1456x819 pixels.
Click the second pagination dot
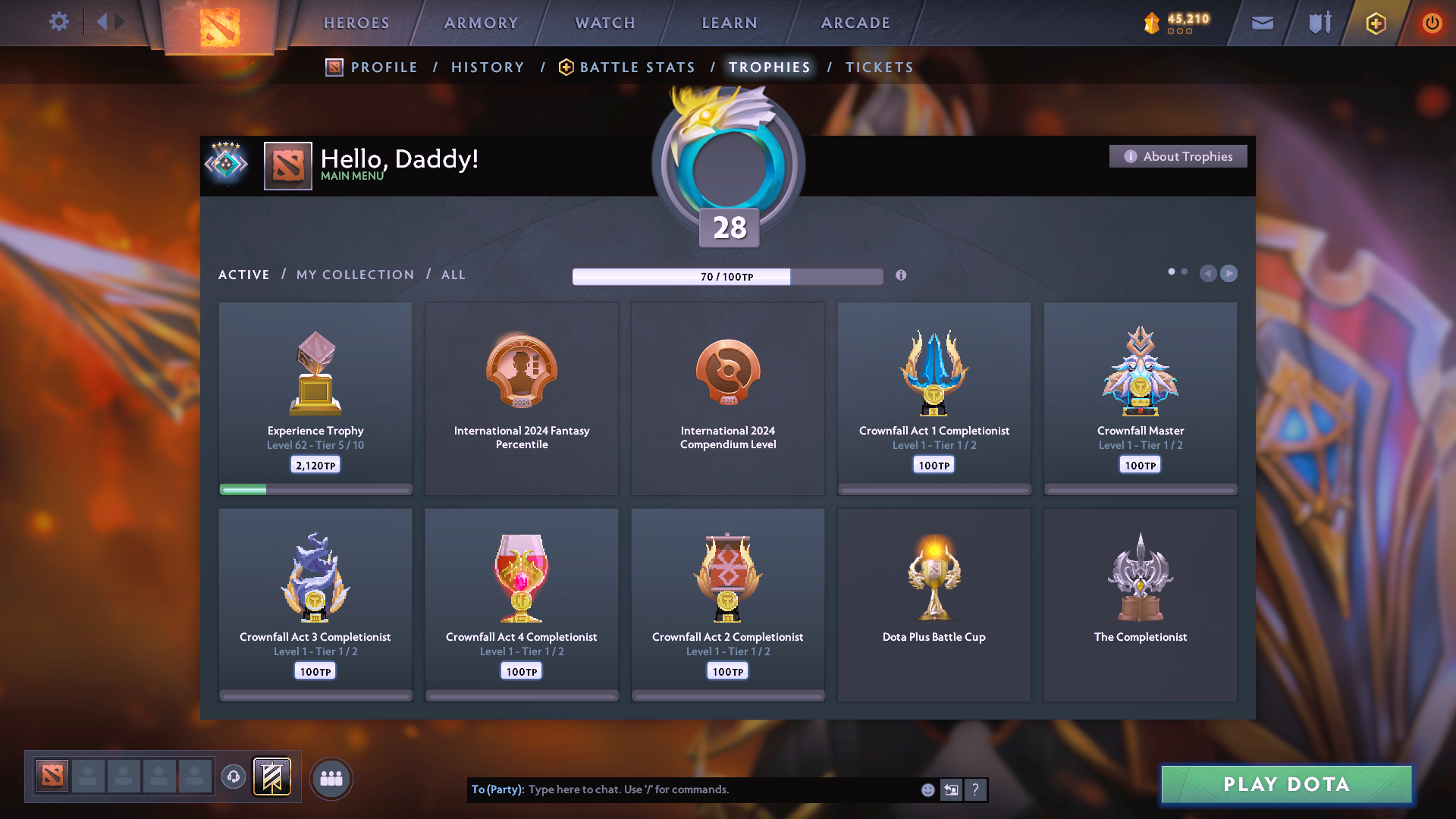pyautogui.click(x=1185, y=271)
